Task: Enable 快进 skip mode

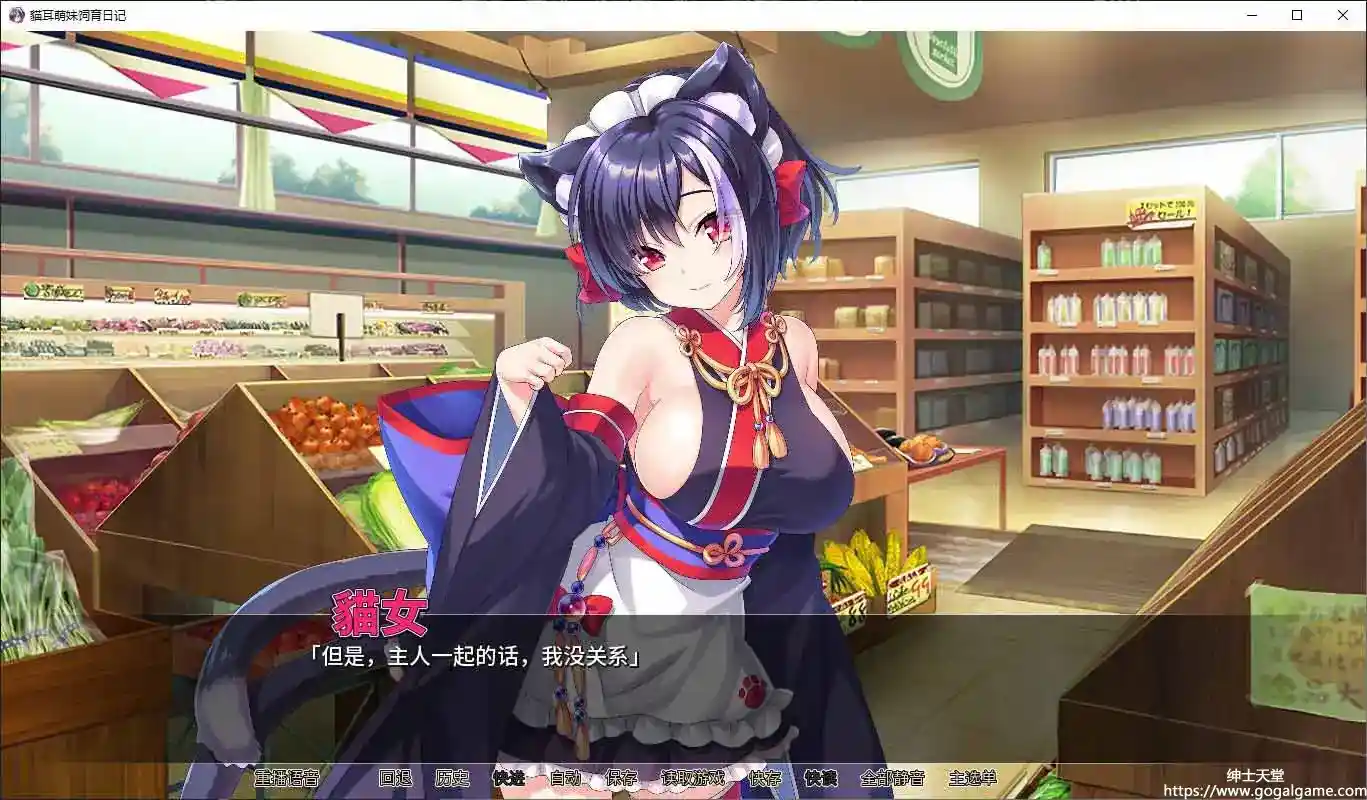Action: pyautogui.click(x=508, y=778)
